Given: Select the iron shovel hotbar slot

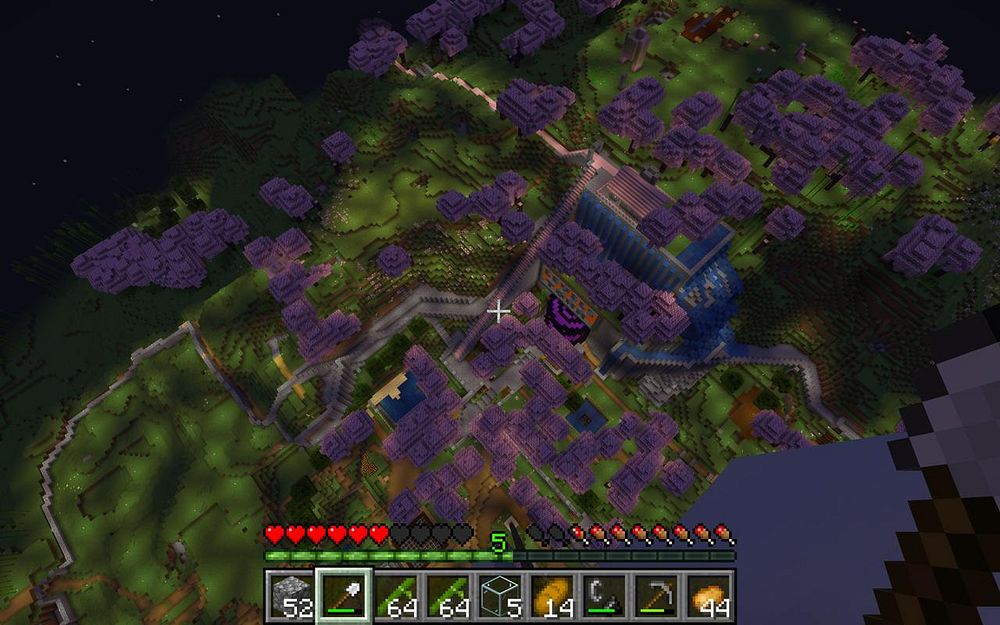Looking at the screenshot, I should pyautogui.click(x=345, y=596).
